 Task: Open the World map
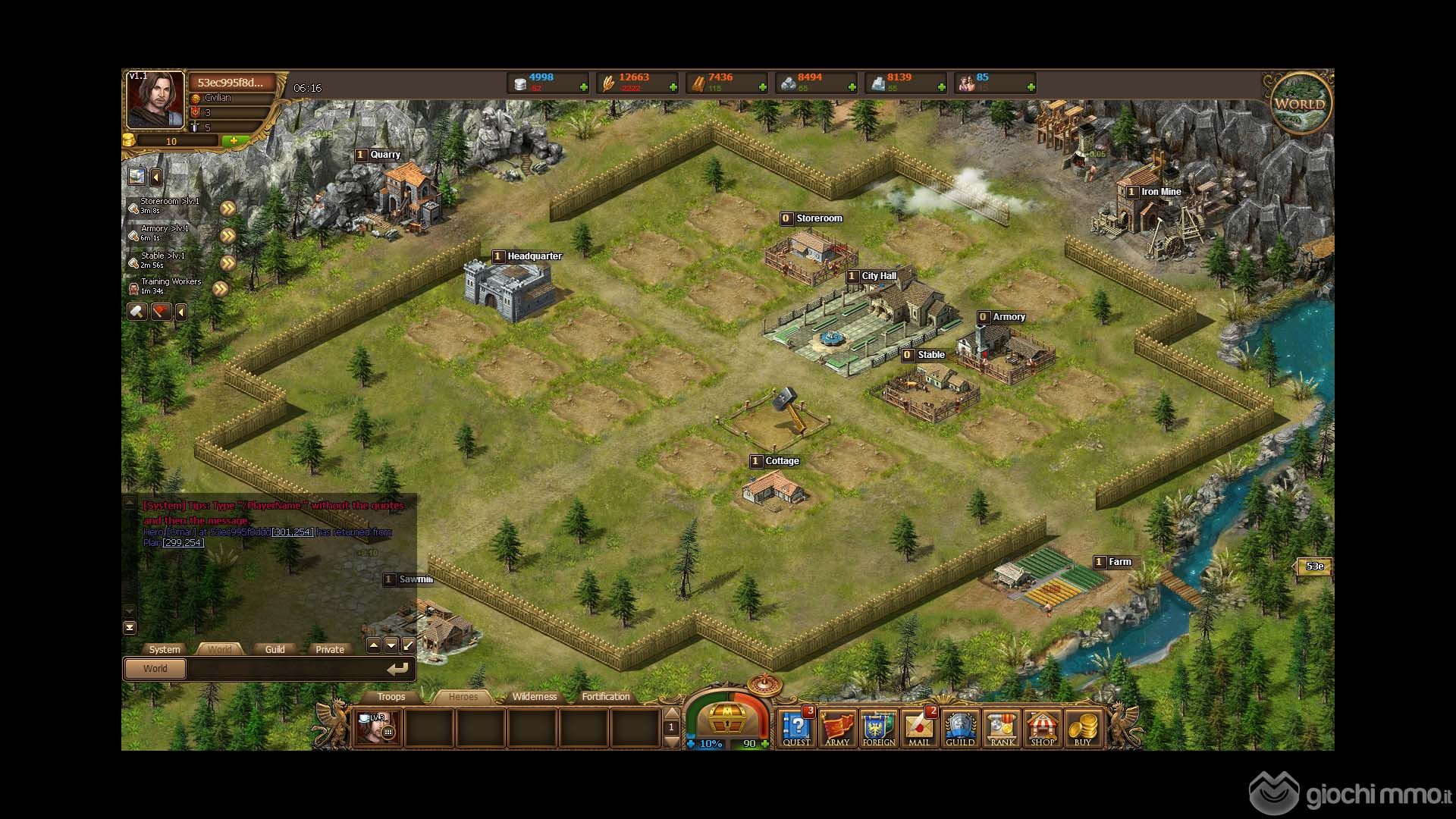click(x=1300, y=104)
